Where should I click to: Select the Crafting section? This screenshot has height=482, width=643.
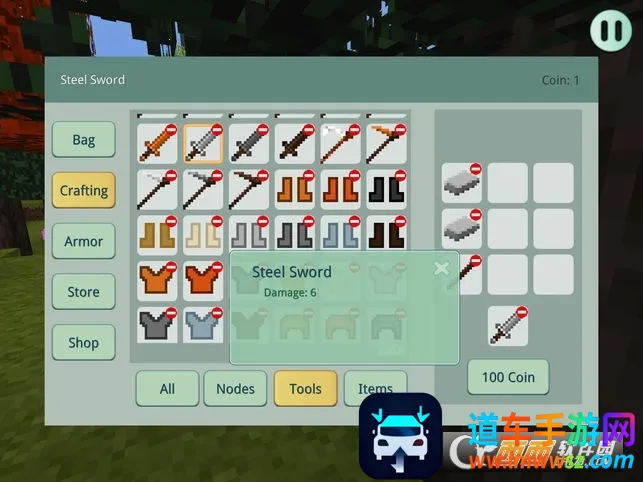coord(84,190)
